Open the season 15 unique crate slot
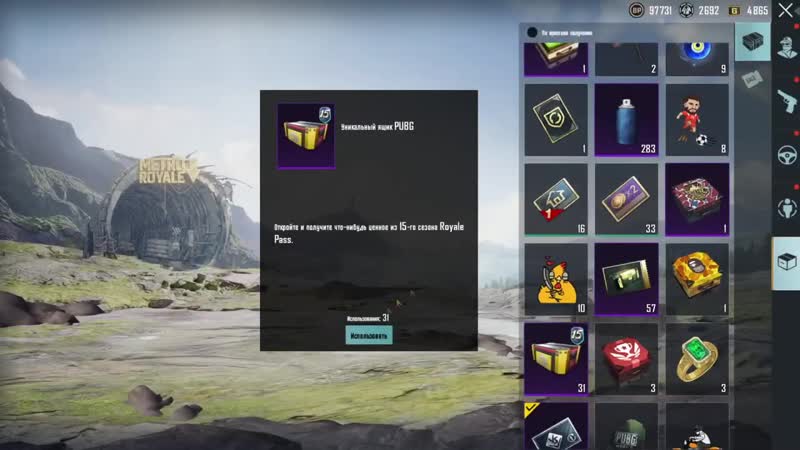Screen dimensions: 800x450 coord(556,358)
